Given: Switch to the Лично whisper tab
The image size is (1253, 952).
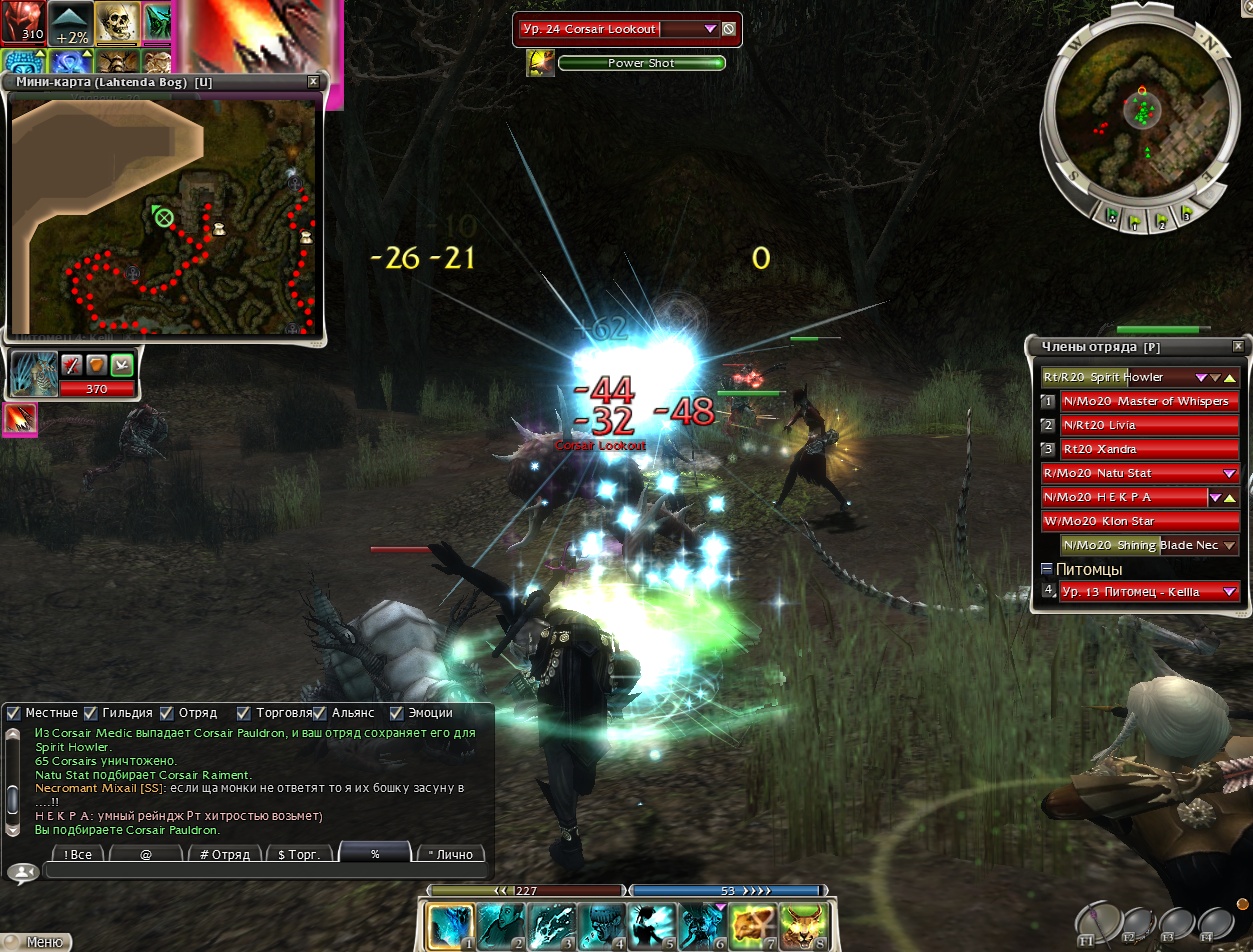Looking at the screenshot, I should coord(451,855).
